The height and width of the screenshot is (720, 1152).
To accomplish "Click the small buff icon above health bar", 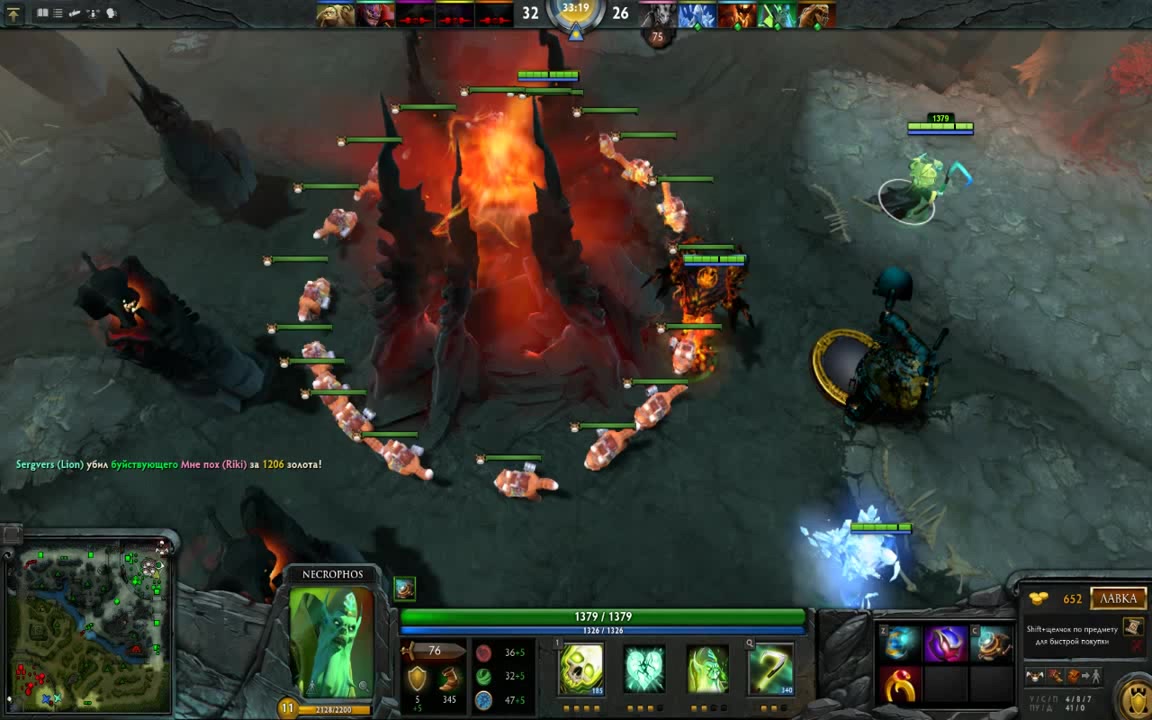I will [404, 588].
